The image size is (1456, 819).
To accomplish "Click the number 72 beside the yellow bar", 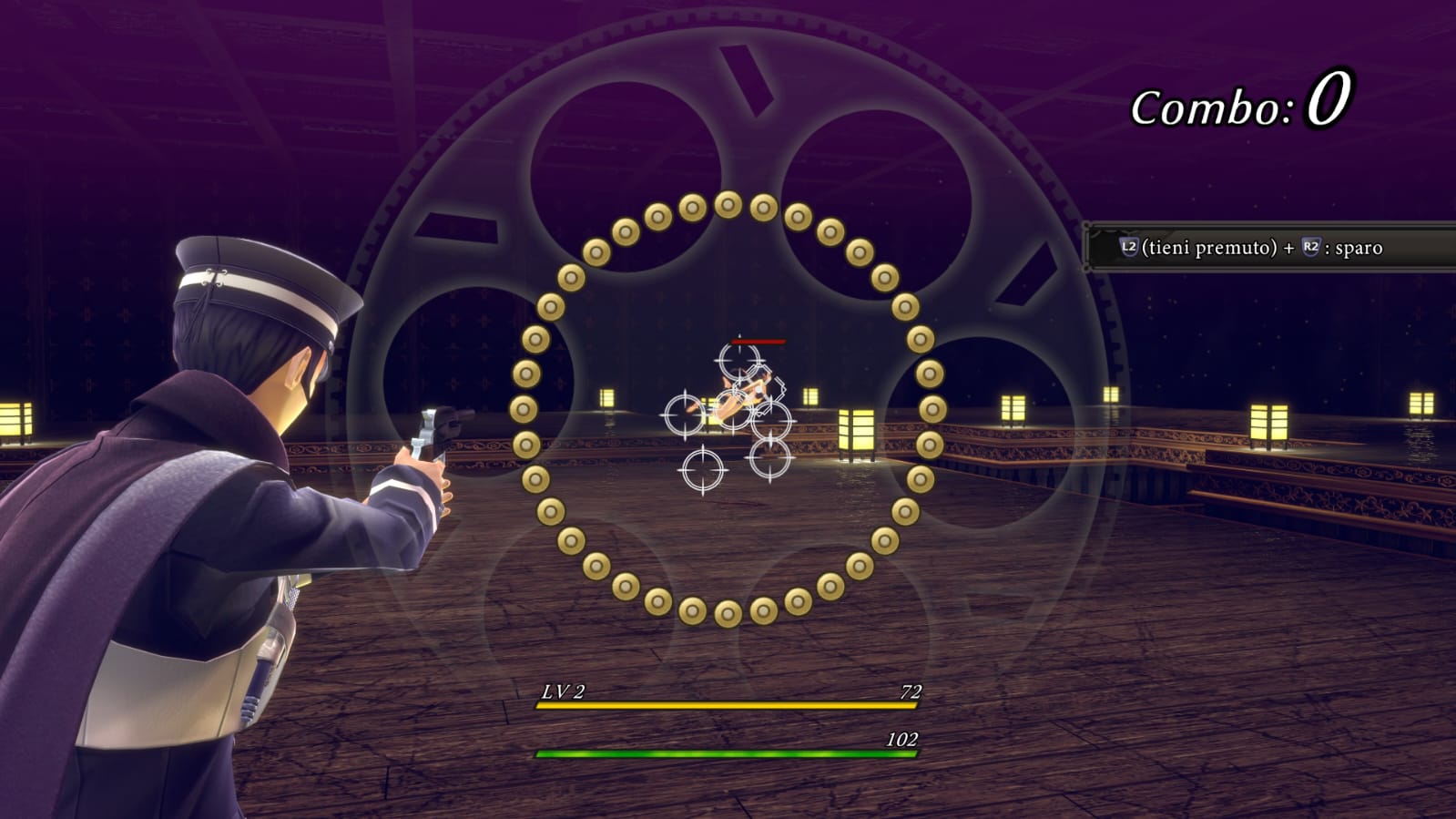I will (910, 692).
